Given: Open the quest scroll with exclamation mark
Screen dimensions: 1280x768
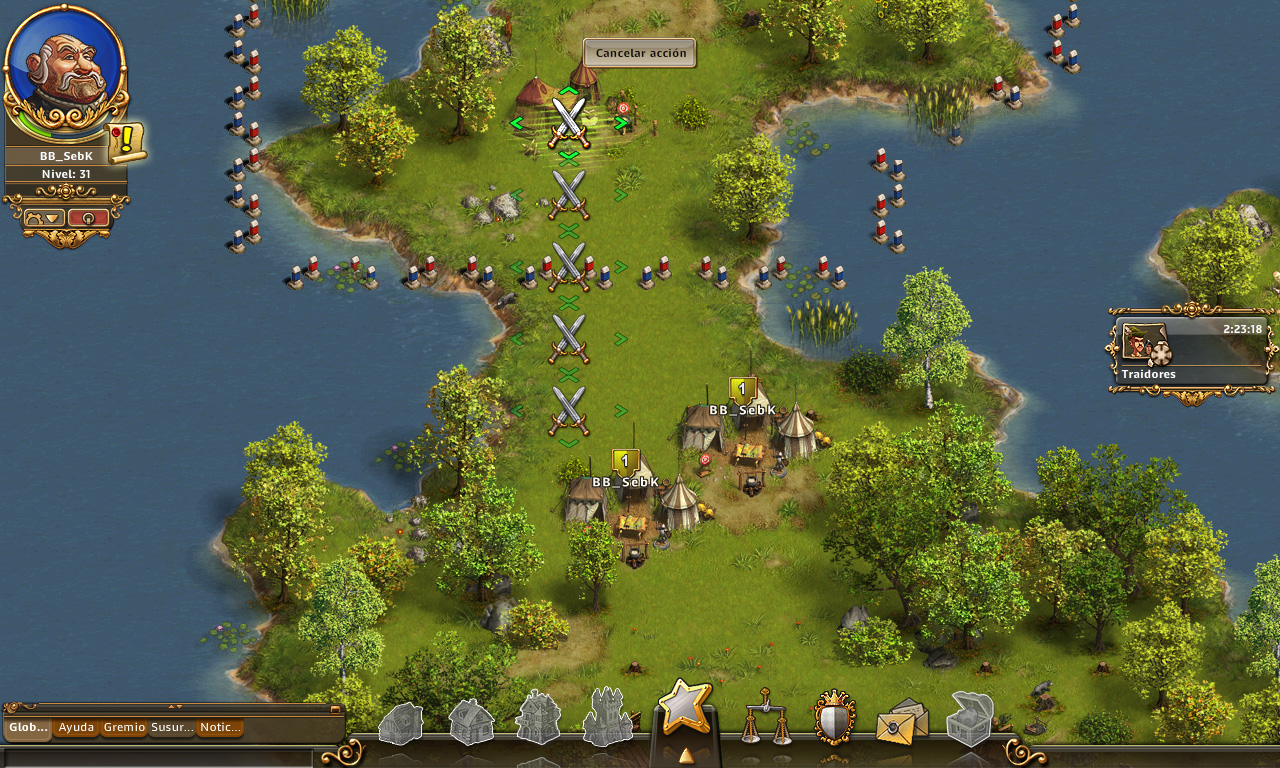Looking at the screenshot, I should [127, 142].
